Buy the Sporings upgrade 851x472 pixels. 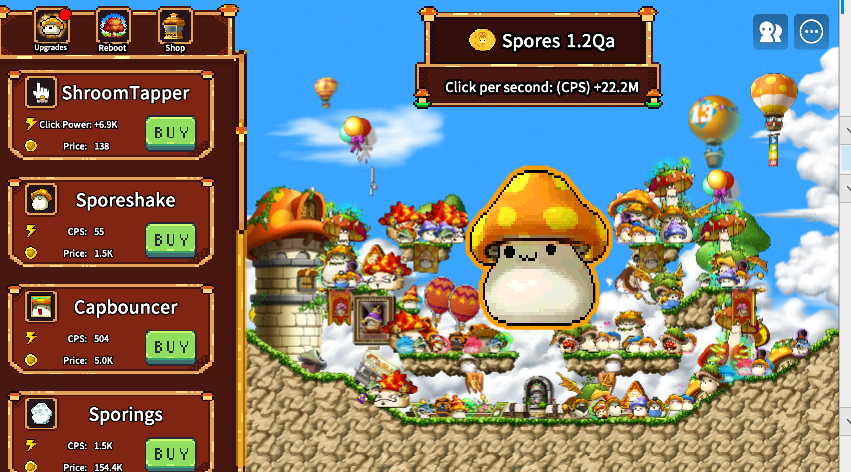click(171, 453)
